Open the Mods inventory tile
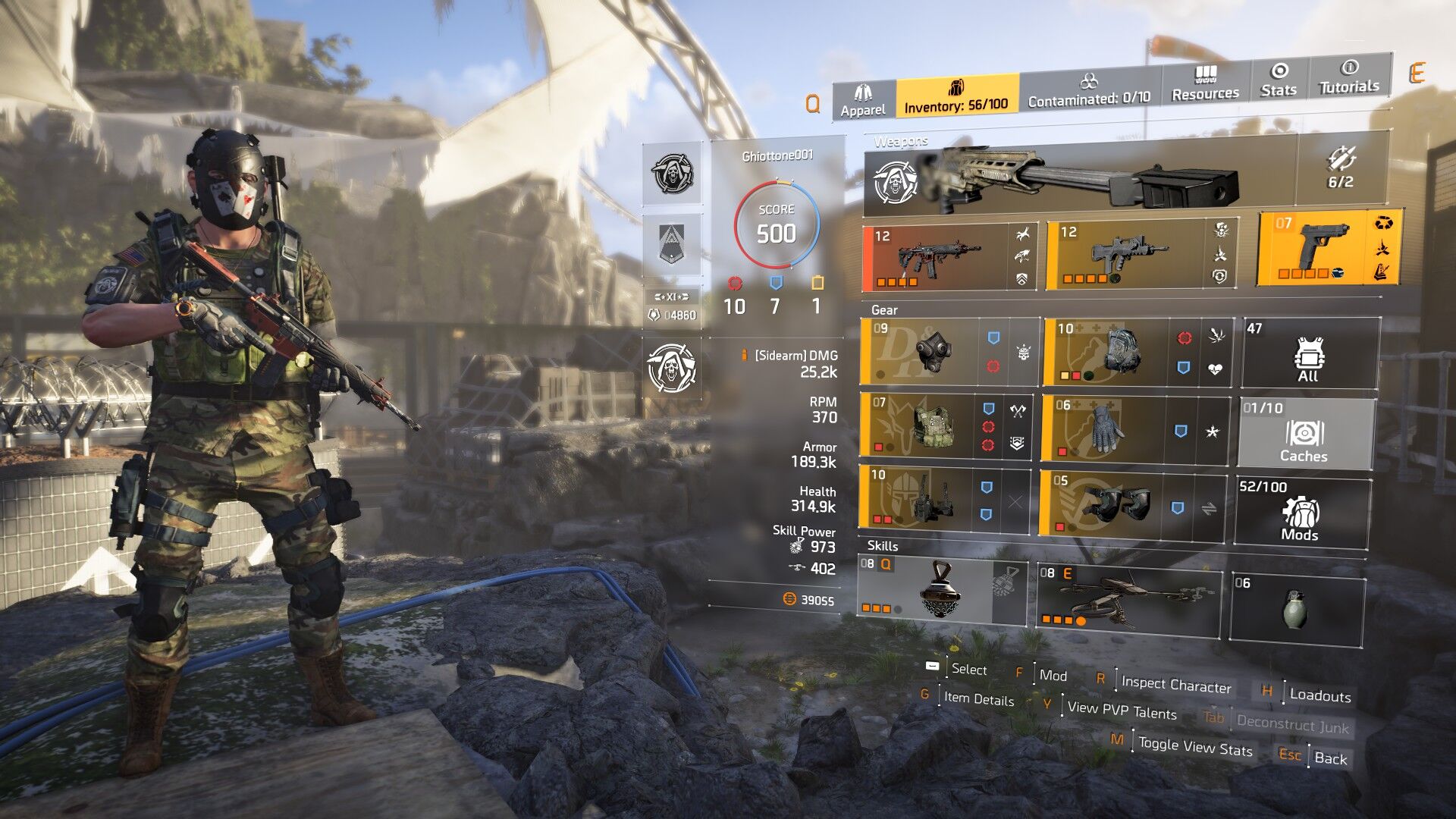 [1300, 513]
